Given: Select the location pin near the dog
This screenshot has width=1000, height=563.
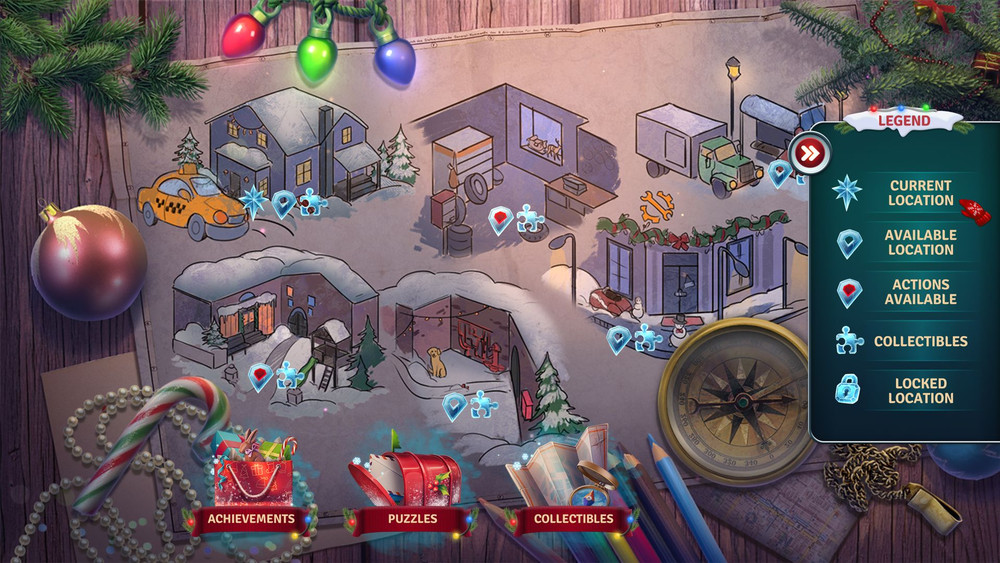Looking at the screenshot, I should click(x=455, y=405).
